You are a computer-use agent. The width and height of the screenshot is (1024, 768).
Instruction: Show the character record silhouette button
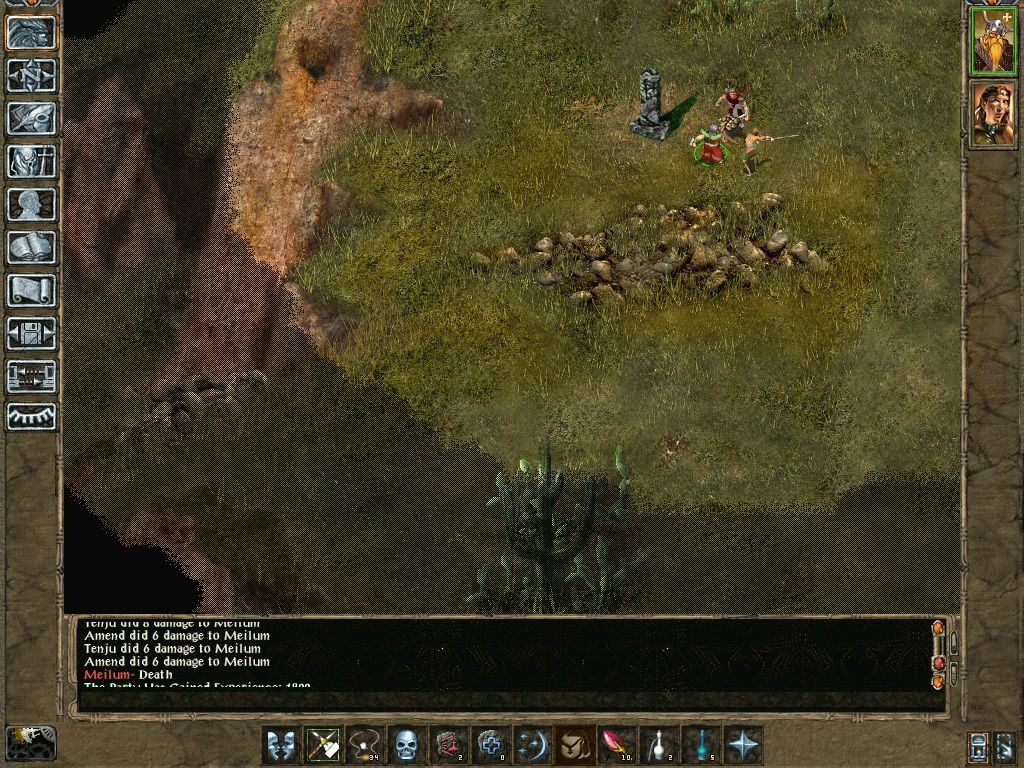coord(32,204)
